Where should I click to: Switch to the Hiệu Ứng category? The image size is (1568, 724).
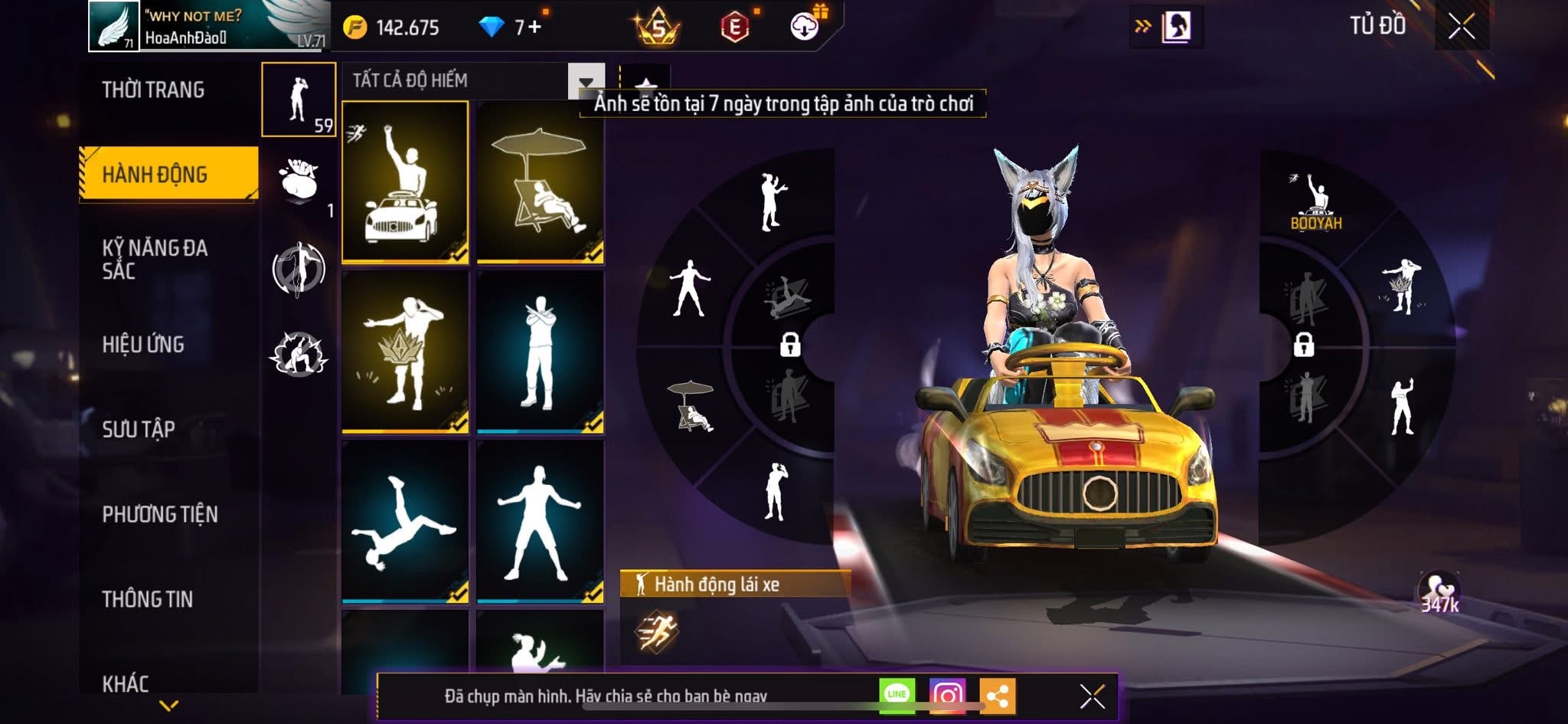143,345
